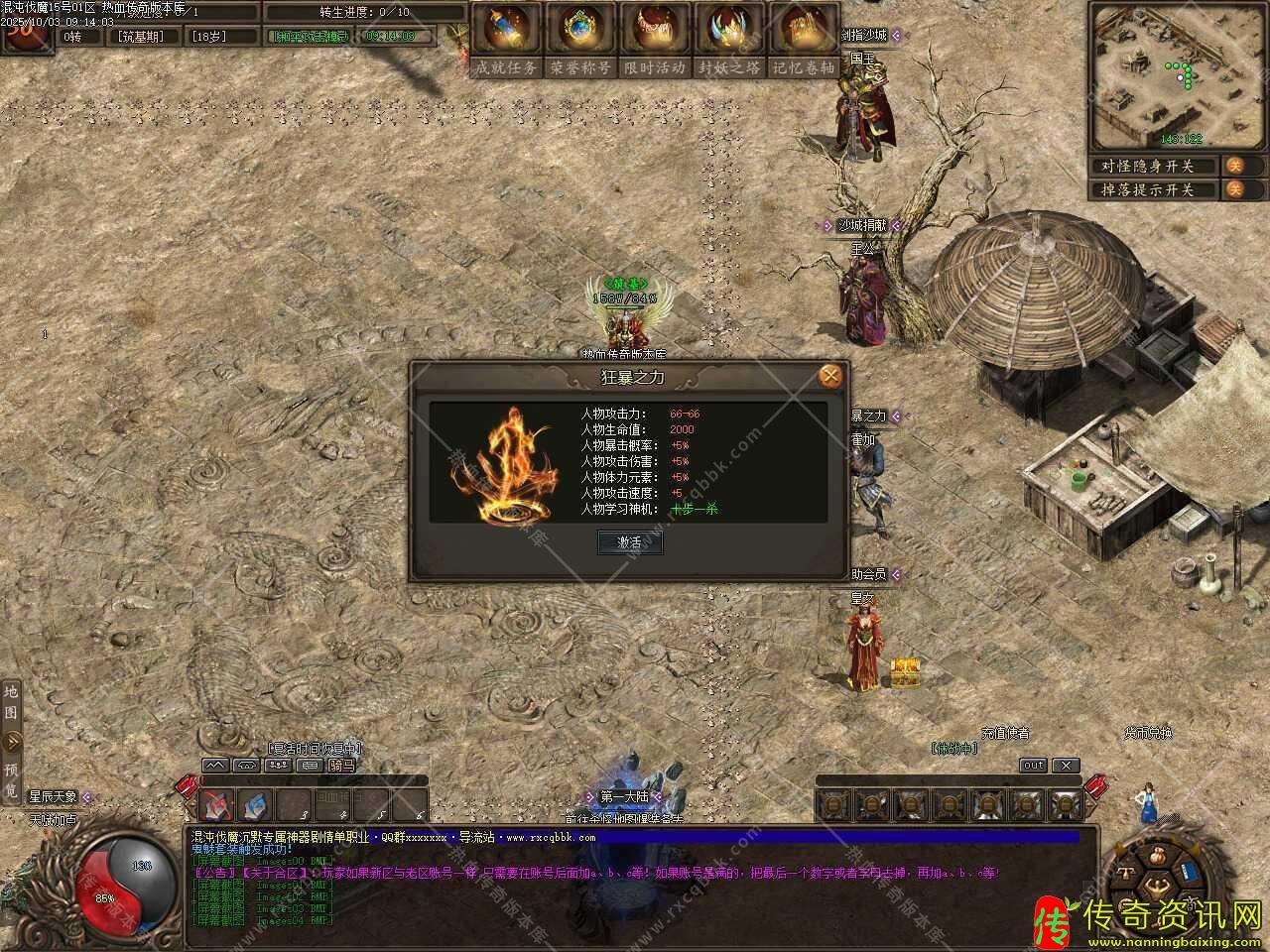Open 成就任务 achievement quests
The height and width of the screenshot is (952, 1270).
pyautogui.click(x=506, y=38)
